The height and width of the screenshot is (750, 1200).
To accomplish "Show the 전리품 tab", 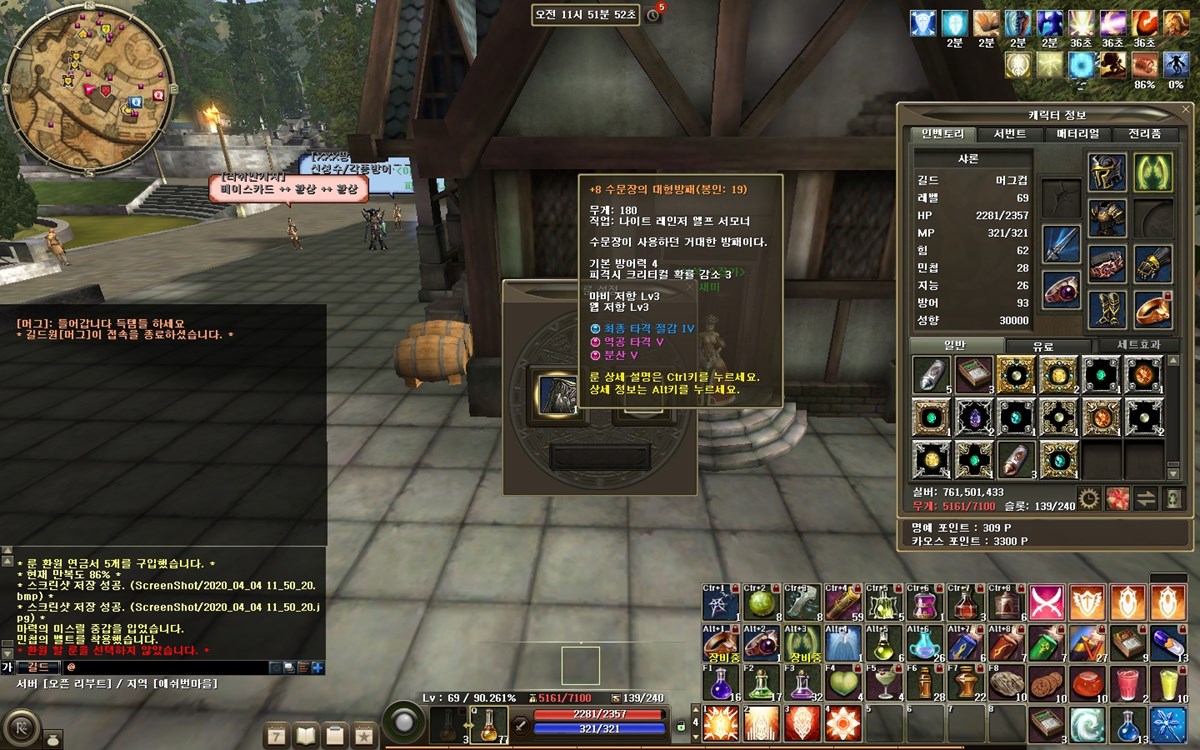I will [x=1144, y=134].
